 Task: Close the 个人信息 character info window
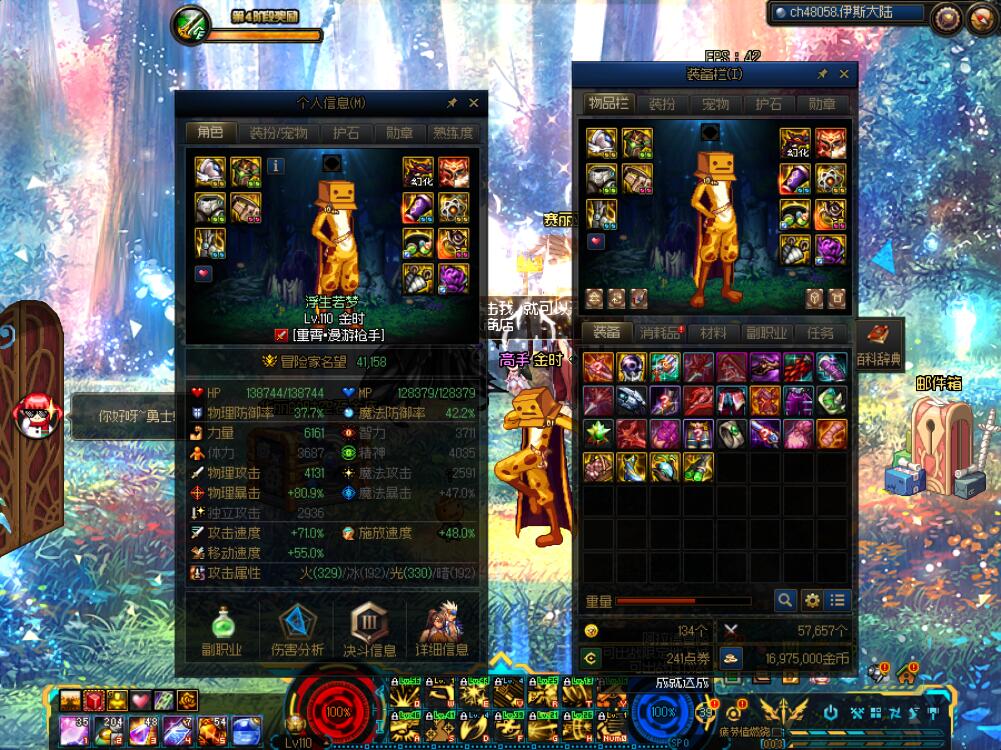click(x=474, y=103)
